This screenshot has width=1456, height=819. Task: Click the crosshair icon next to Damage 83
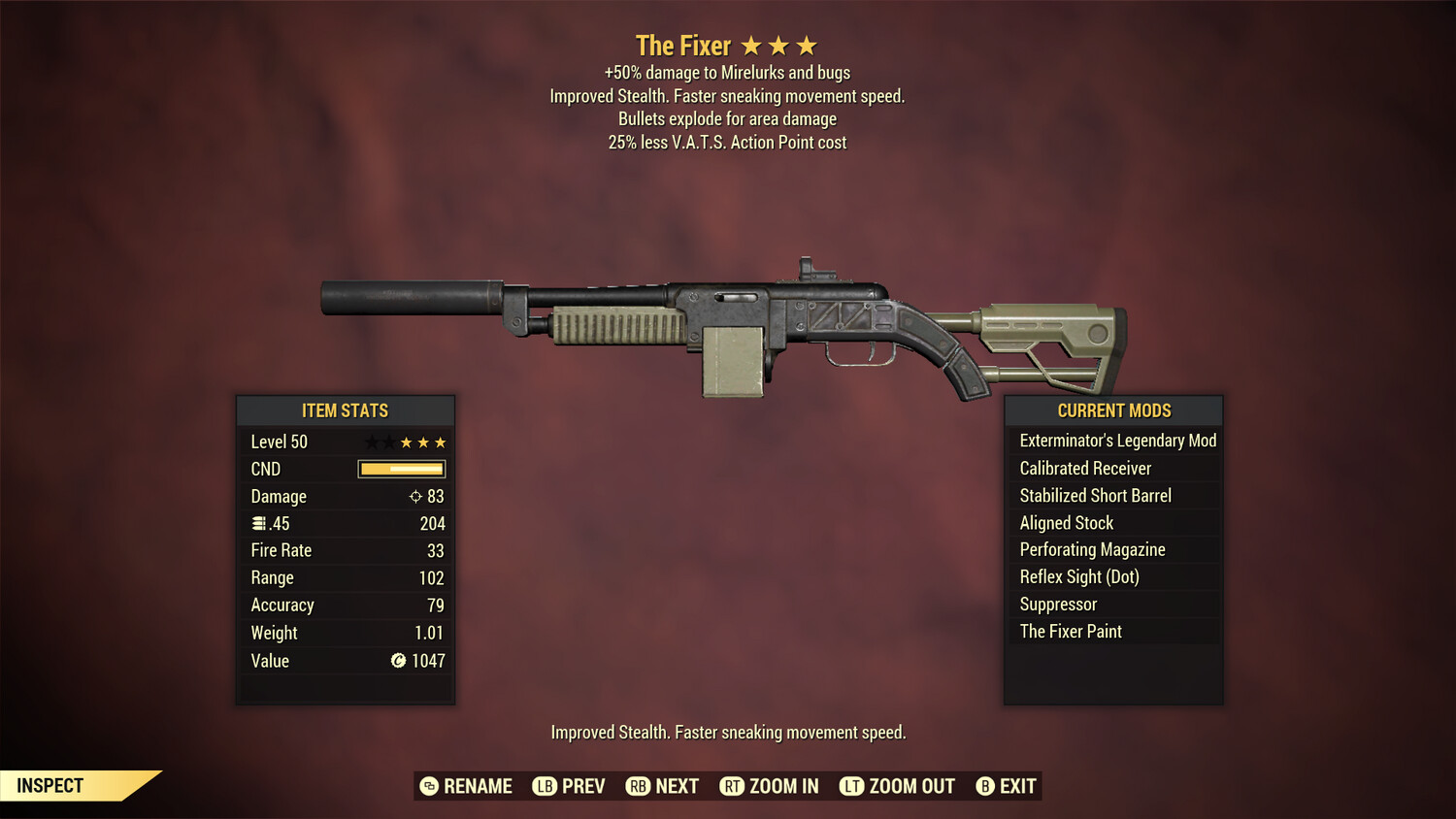417,496
